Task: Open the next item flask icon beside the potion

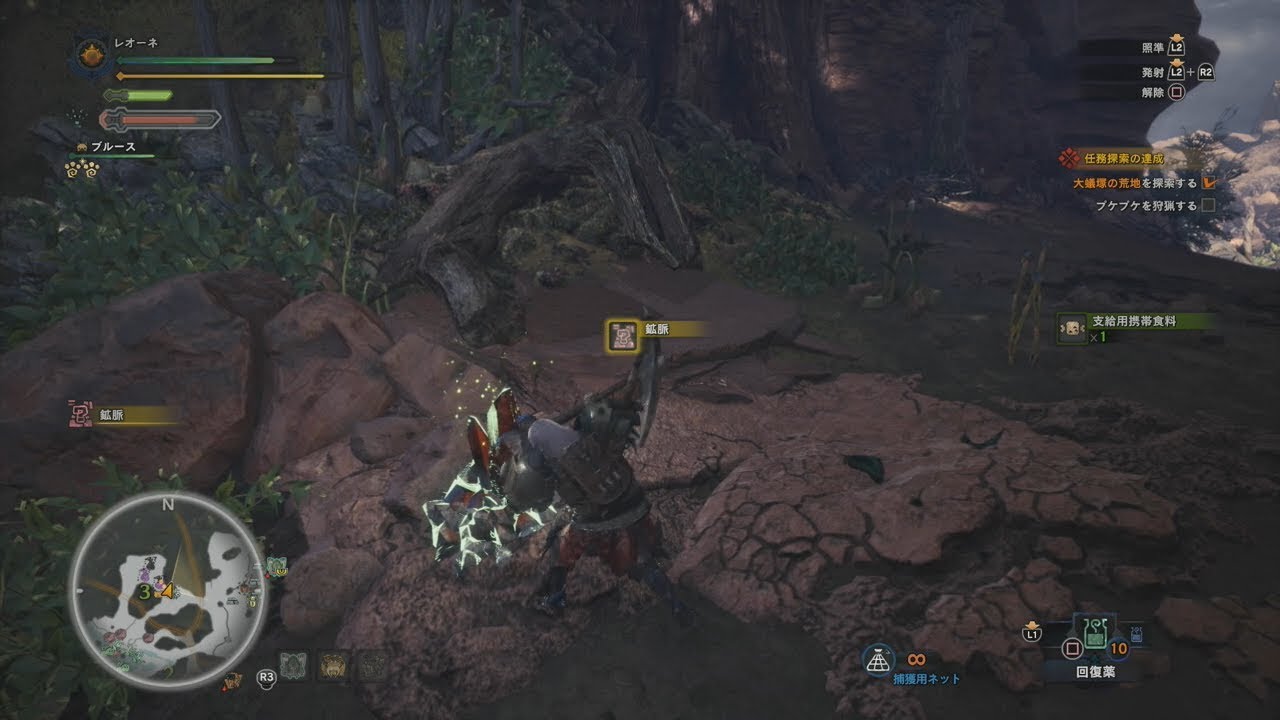Action: click(1137, 634)
